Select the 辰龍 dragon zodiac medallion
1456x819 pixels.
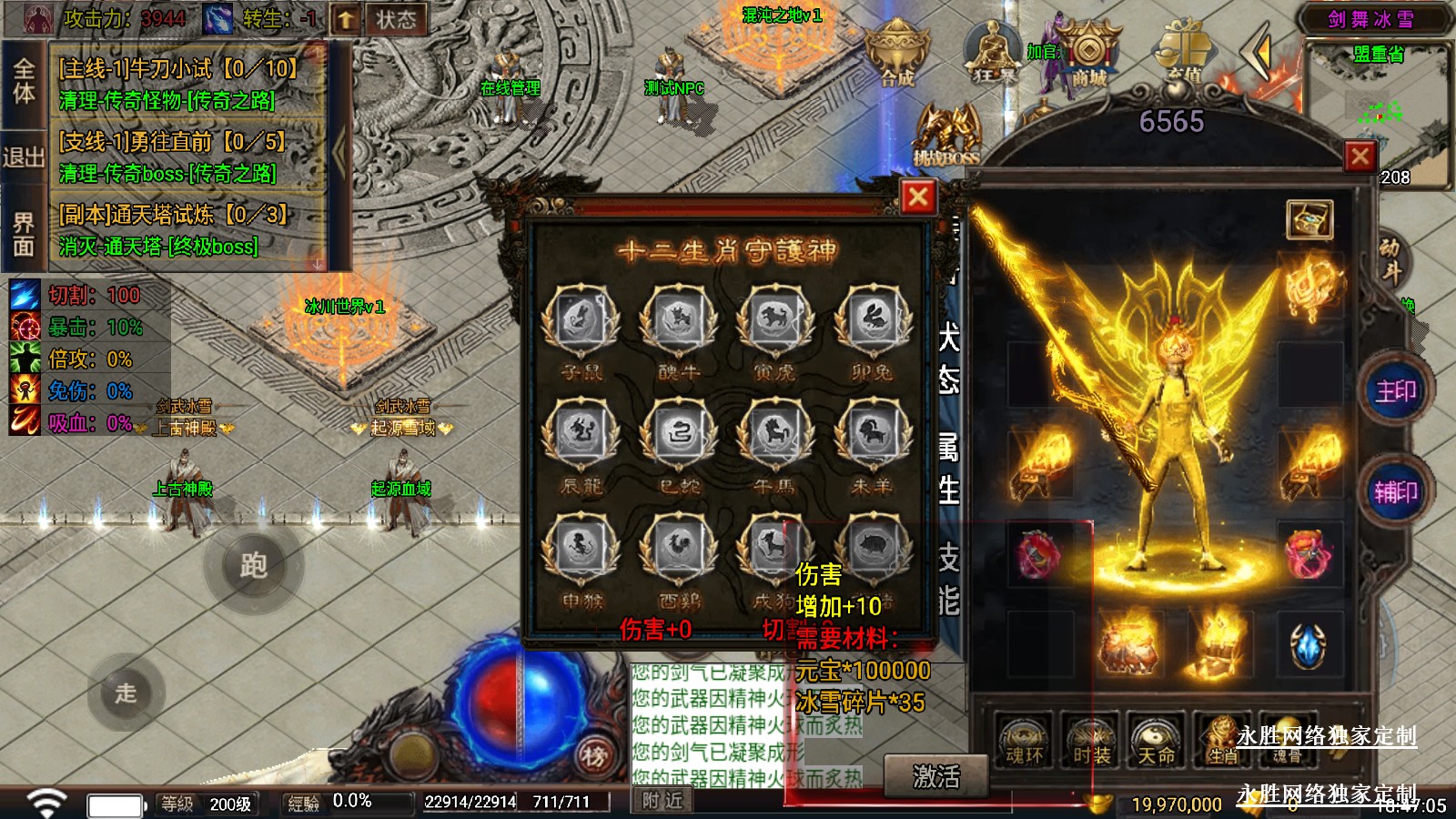581,435
